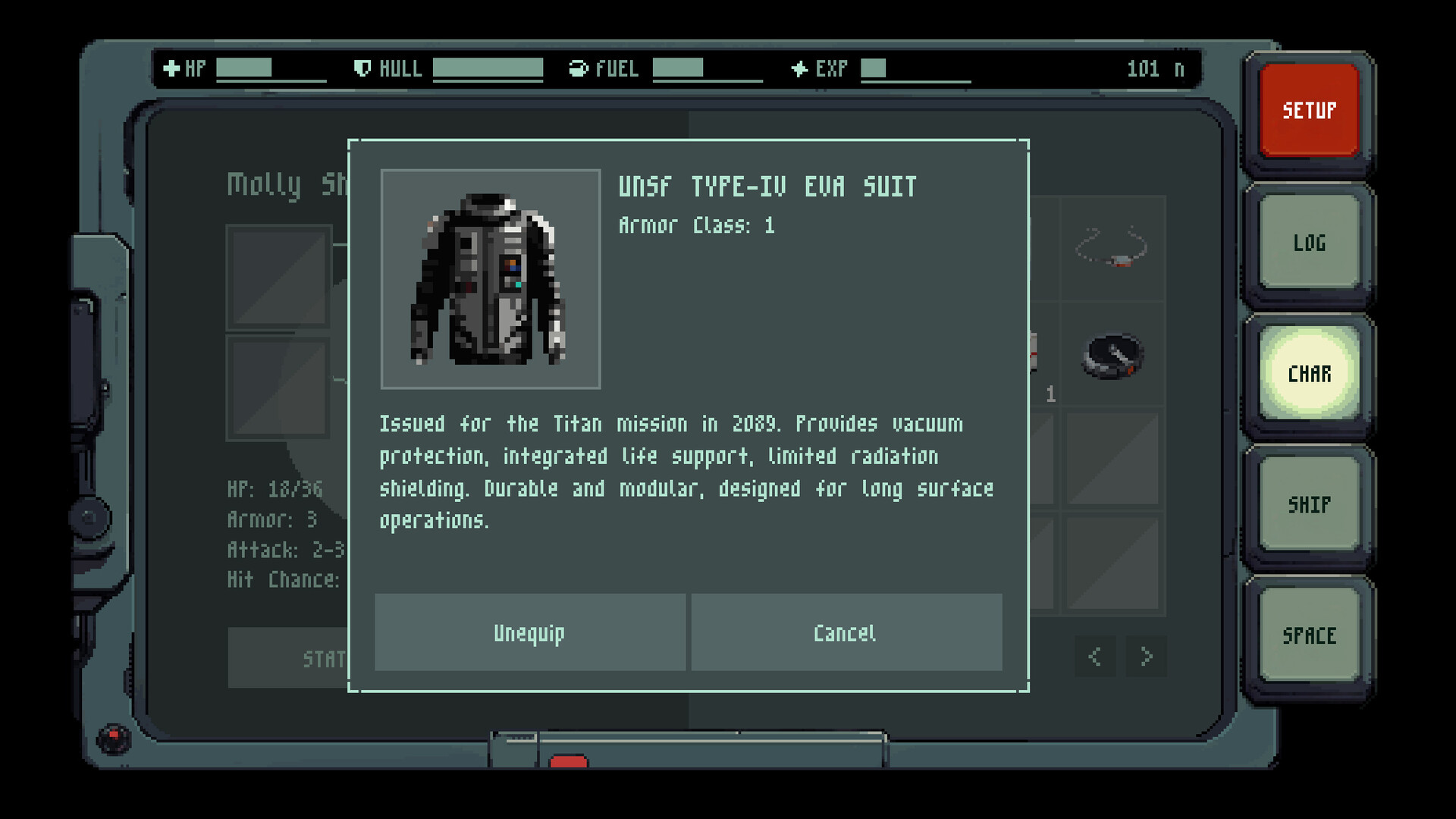Cancel the equipment dialog
The image size is (1456, 819).
point(845,632)
